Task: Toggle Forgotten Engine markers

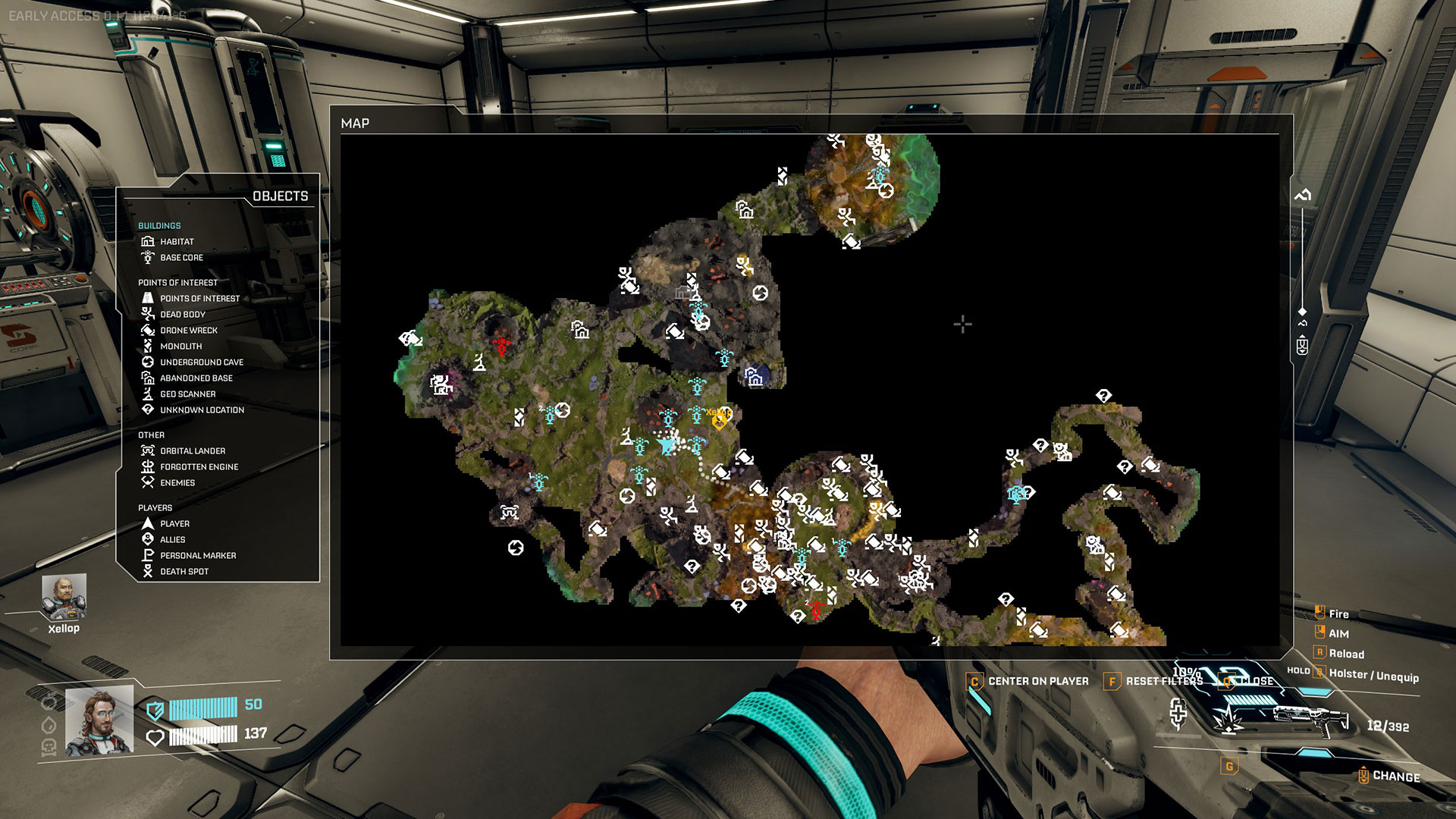Action: click(x=199, y=466)
